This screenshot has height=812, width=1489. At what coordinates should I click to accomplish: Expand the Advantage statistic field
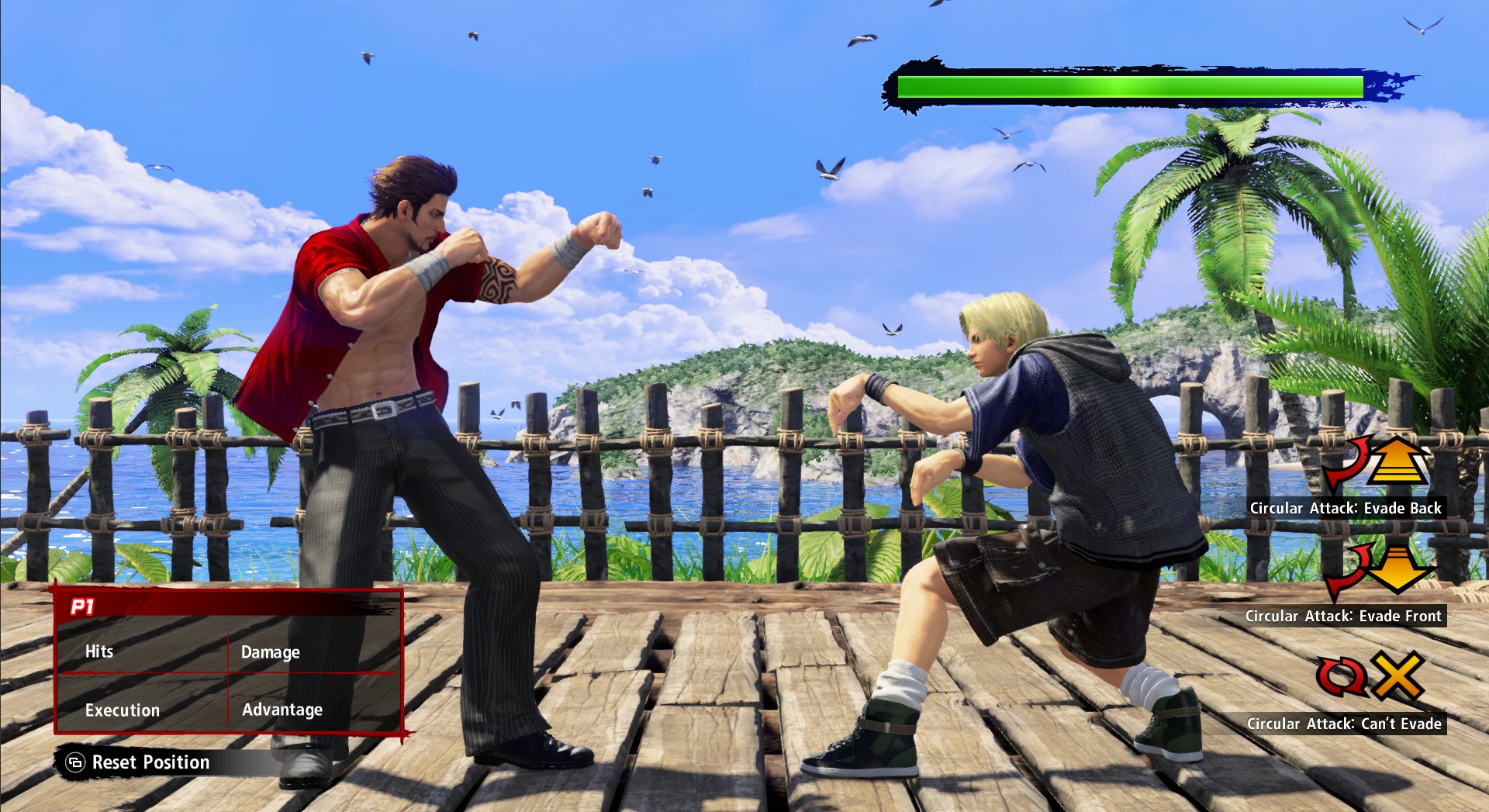[x=283, y=710]
